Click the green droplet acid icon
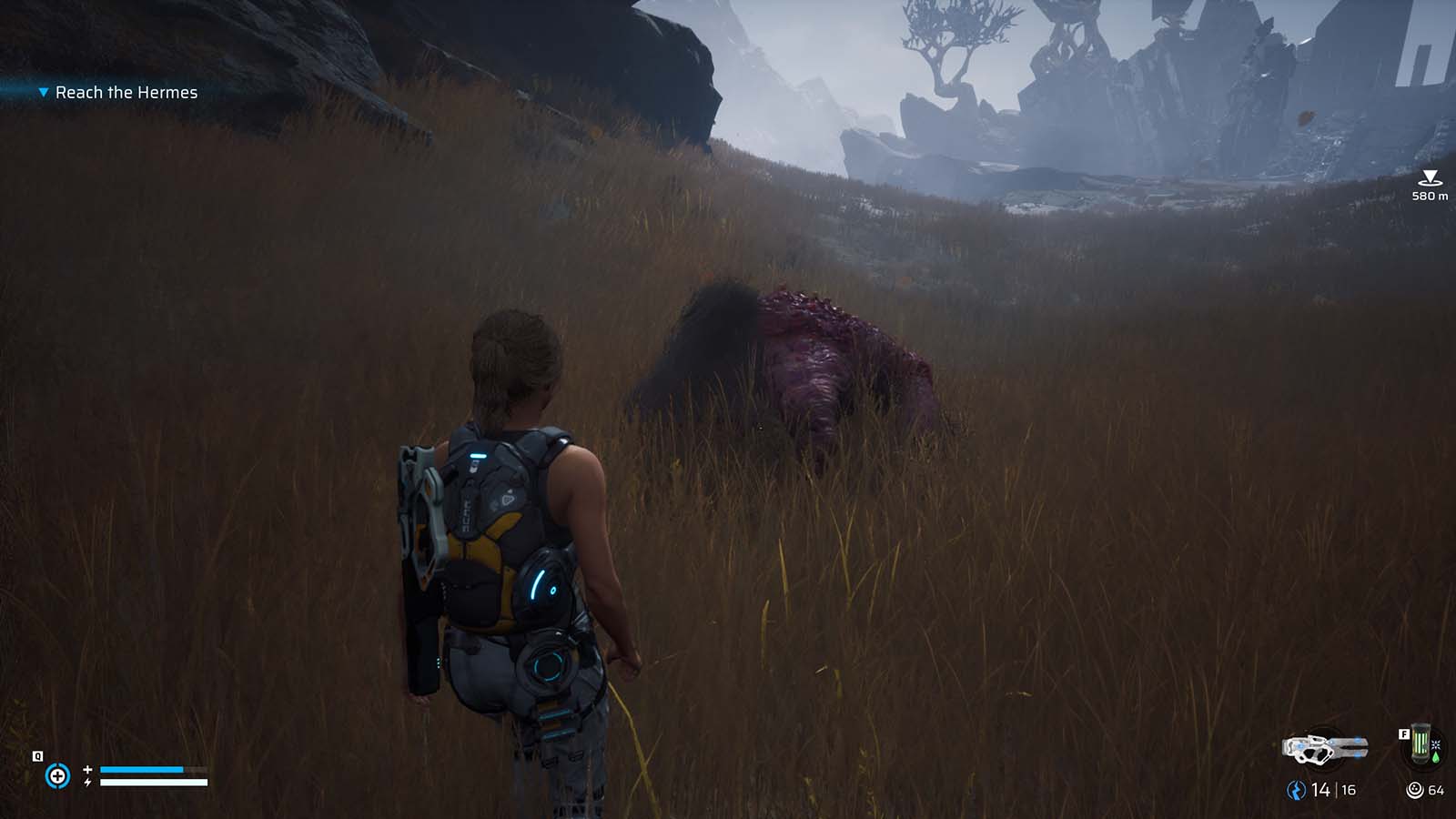This screenshot has height=819, width=1456. 1436,758
